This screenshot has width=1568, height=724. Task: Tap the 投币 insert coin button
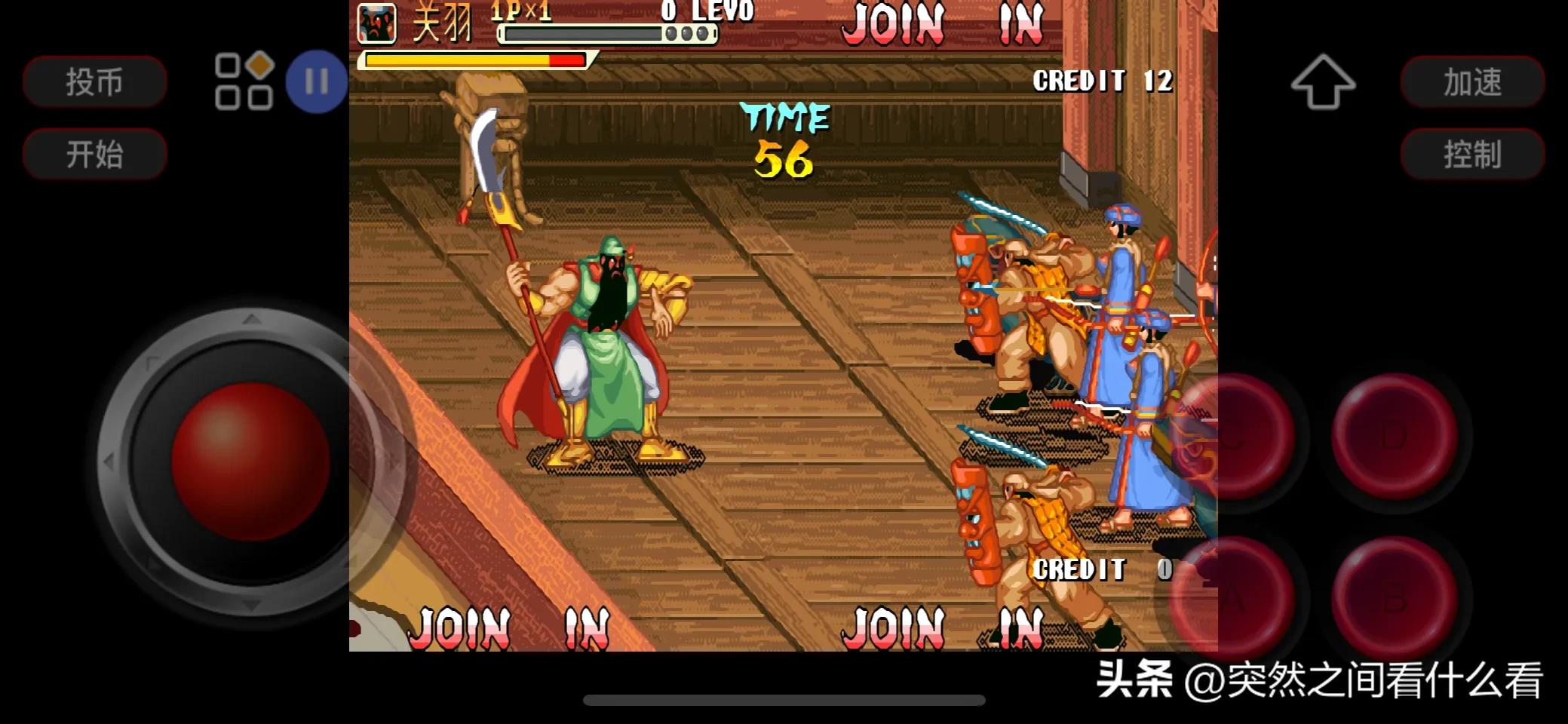click(94, 81)
